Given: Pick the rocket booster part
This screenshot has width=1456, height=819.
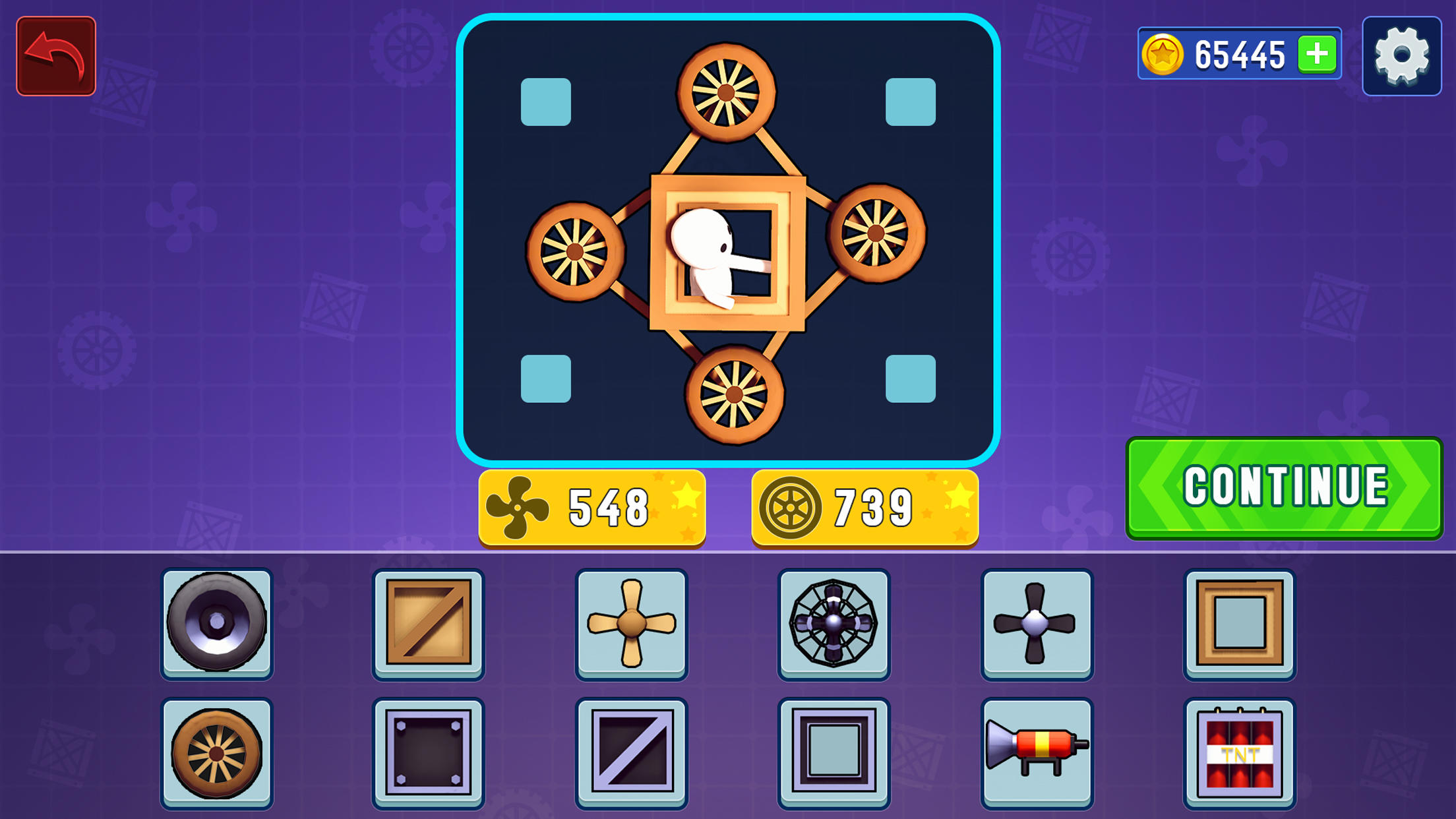Looking at the screenshot, I should click(x=1037, y=751).
